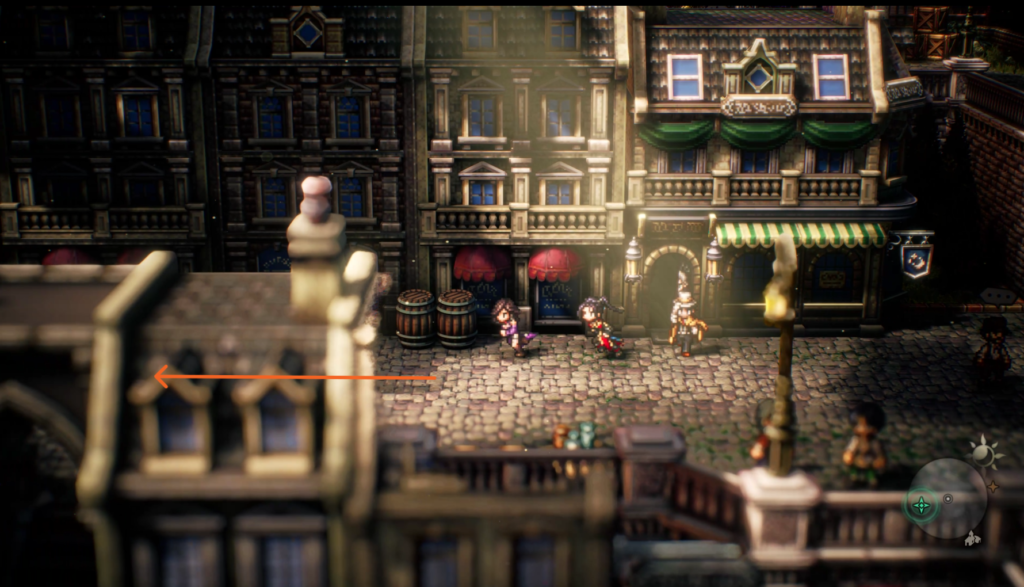The height and width of the screenshot is (587, 1024).
Task: Click the green star objective marker
Action: pos(921,504)
